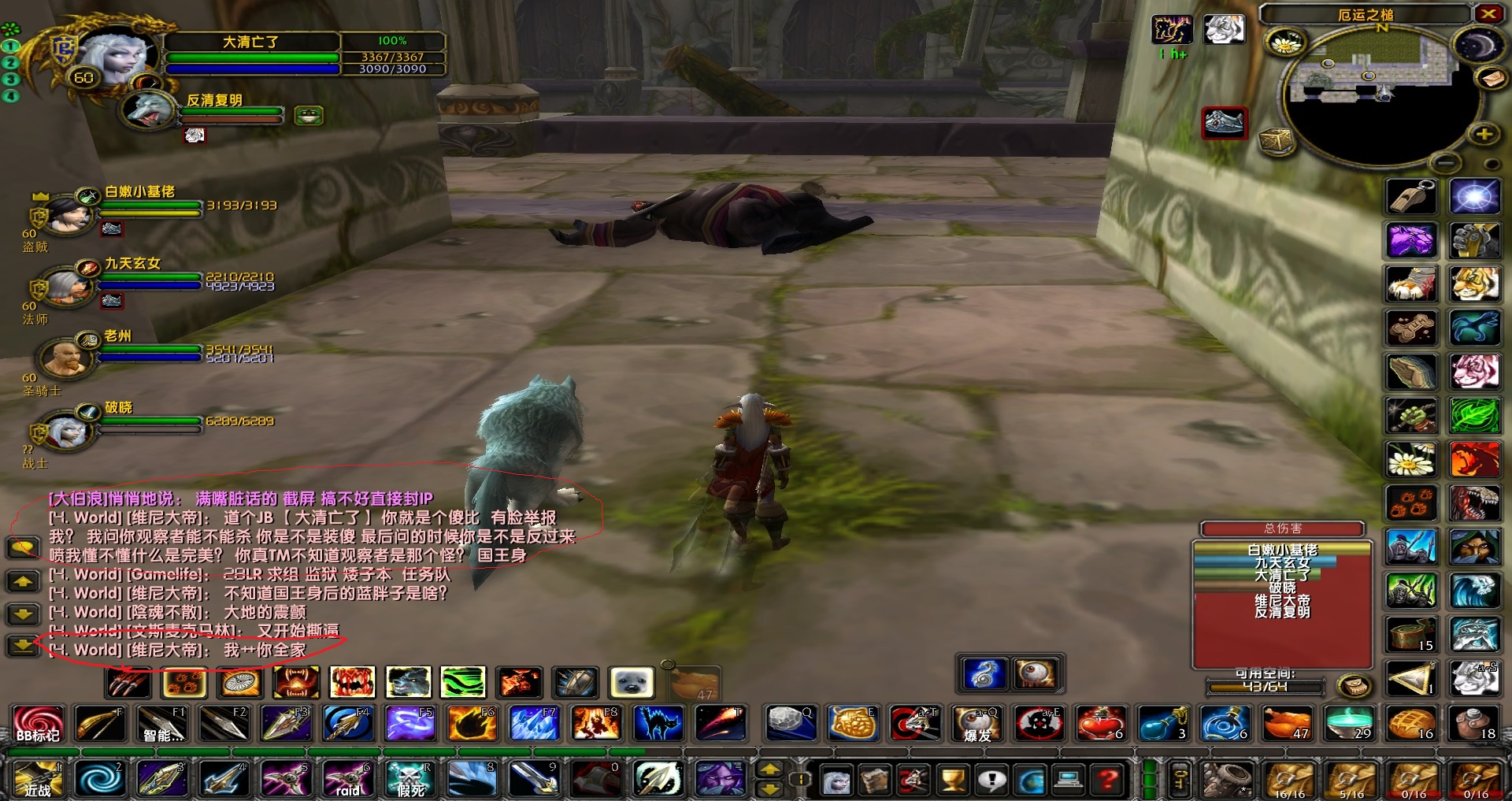Toggle autocast on the seal pet ability
This screenshot has width=1512, height=801.
[630, 683]
